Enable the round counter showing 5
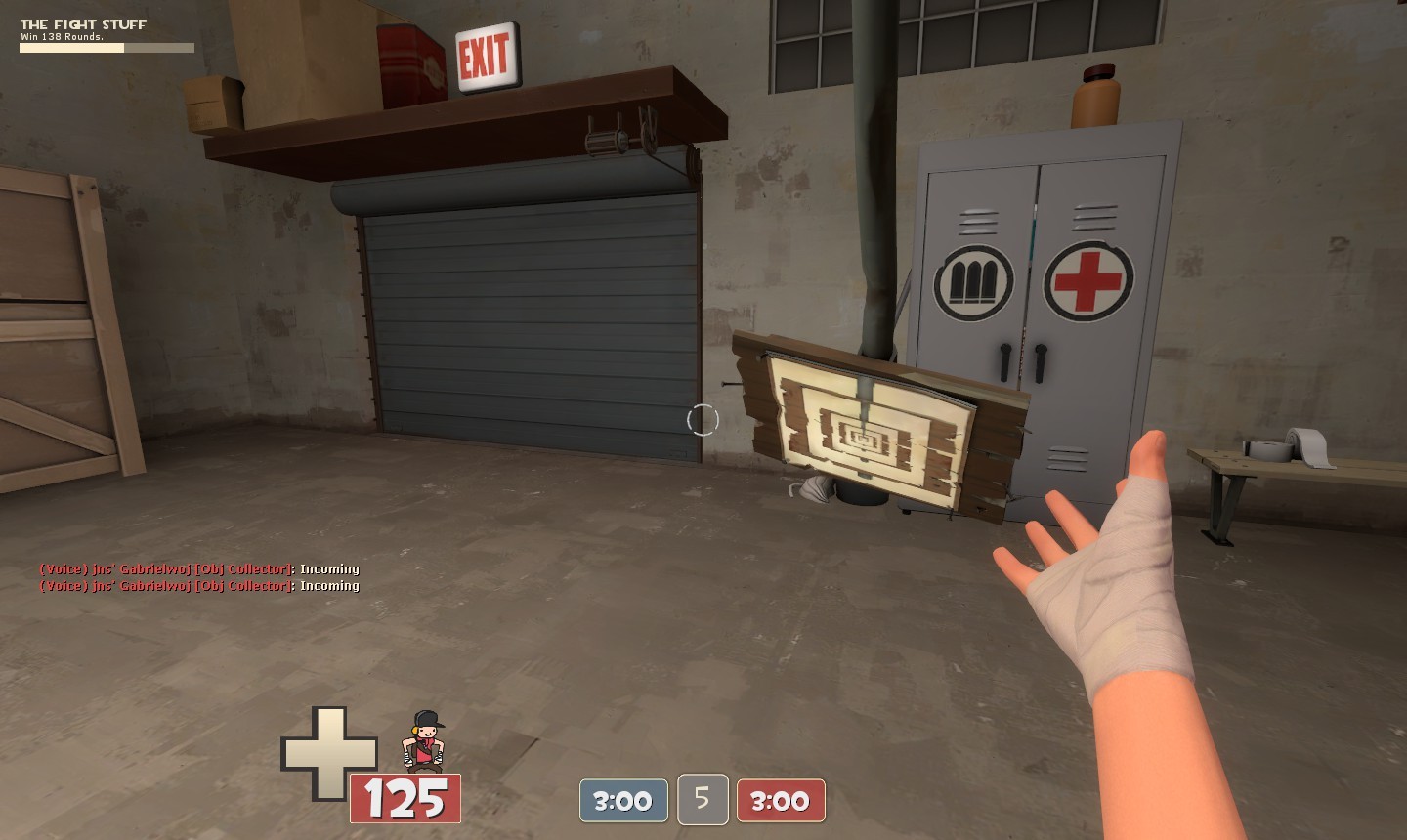The width and height of the screenshot is (1407, 840). pyautogui.click(x=702, y=799)
